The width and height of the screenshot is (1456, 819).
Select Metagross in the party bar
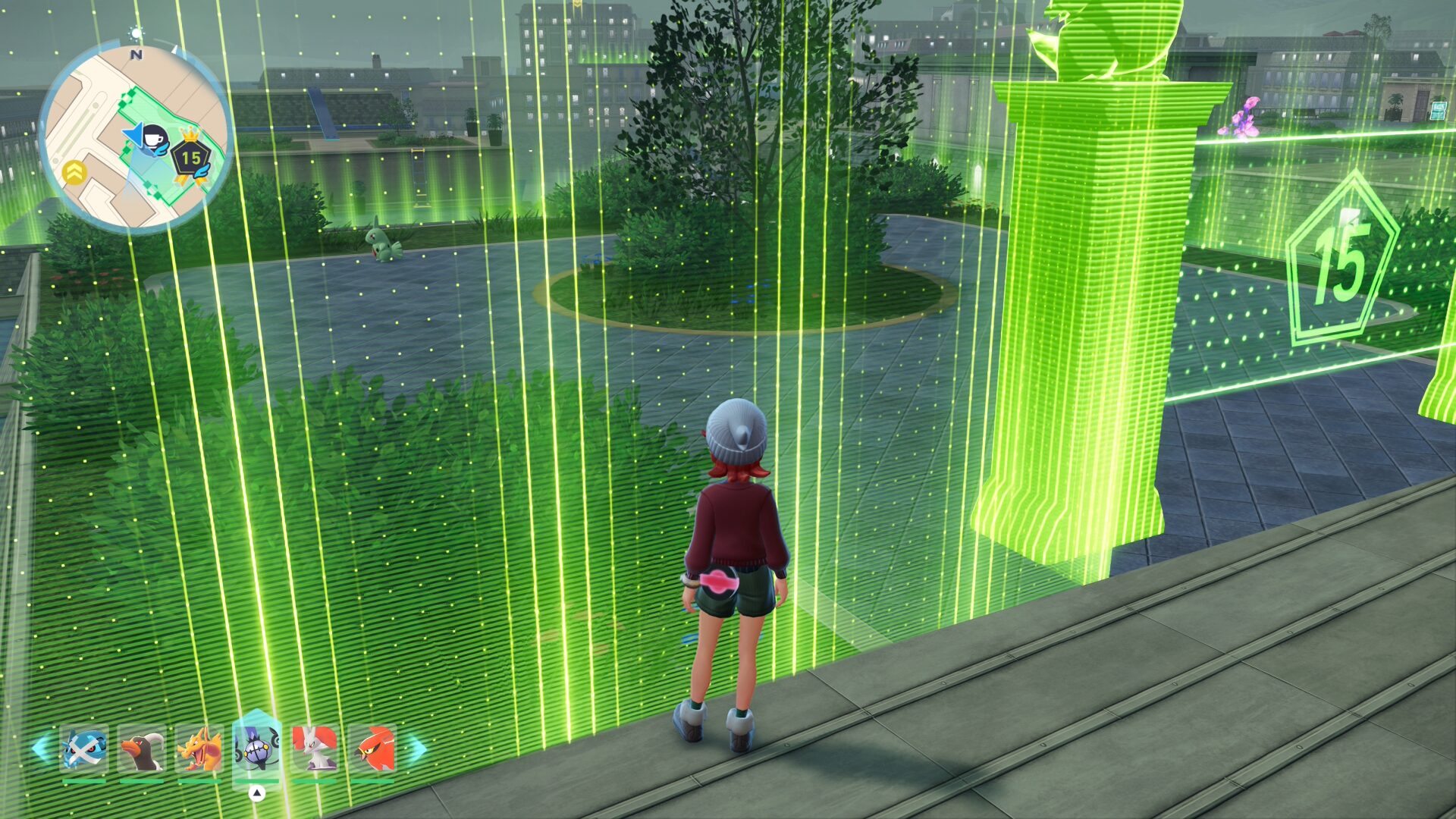click(83, 749)
